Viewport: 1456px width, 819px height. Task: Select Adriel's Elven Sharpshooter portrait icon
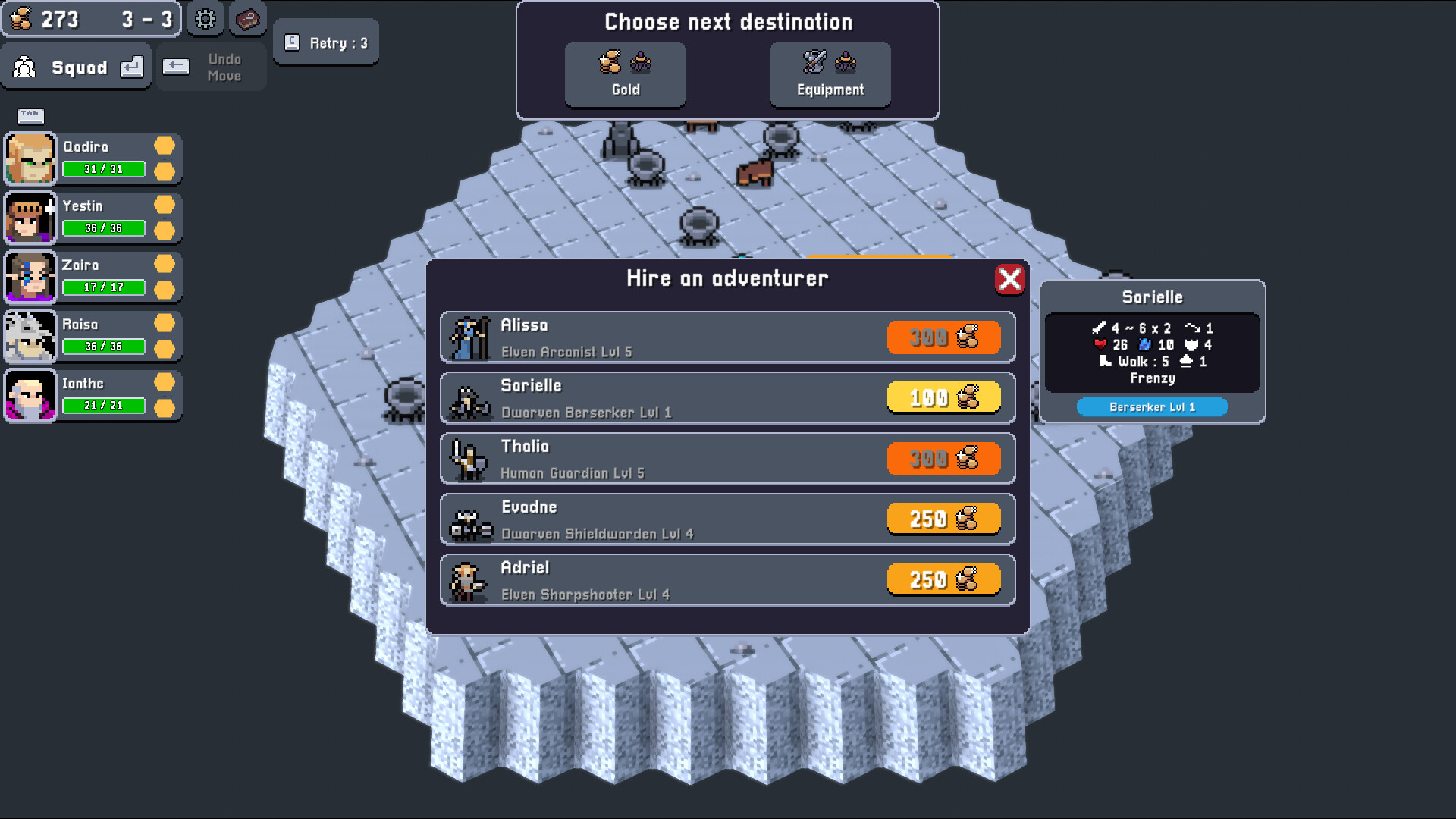pos(470,579)
